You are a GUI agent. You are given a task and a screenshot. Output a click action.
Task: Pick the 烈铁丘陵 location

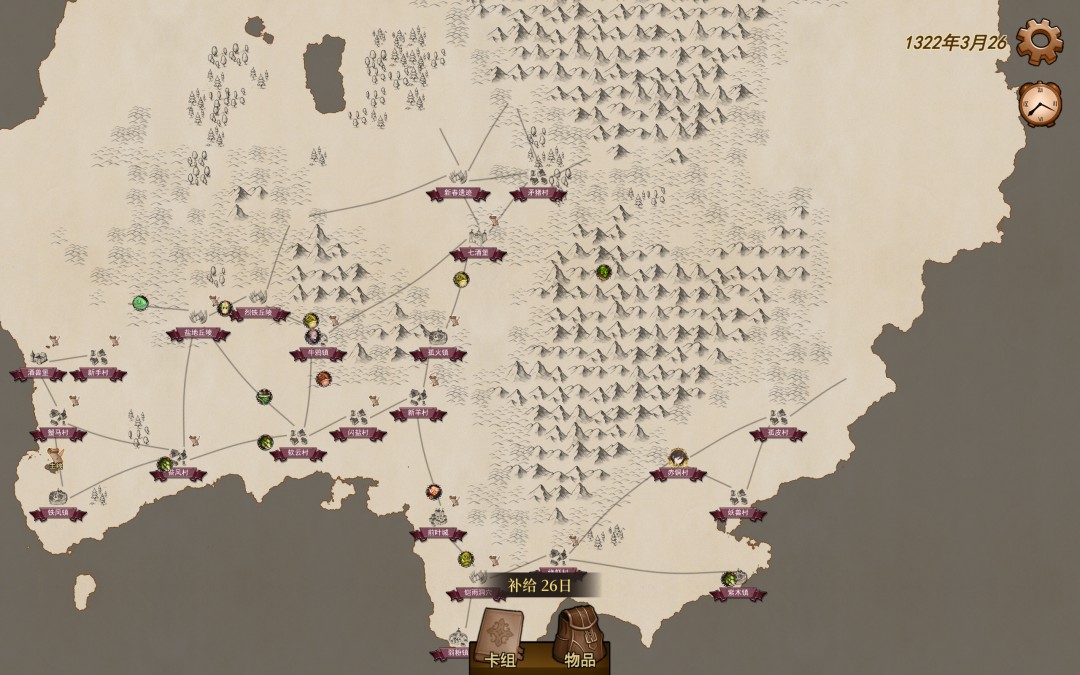[x=258, y=313]
